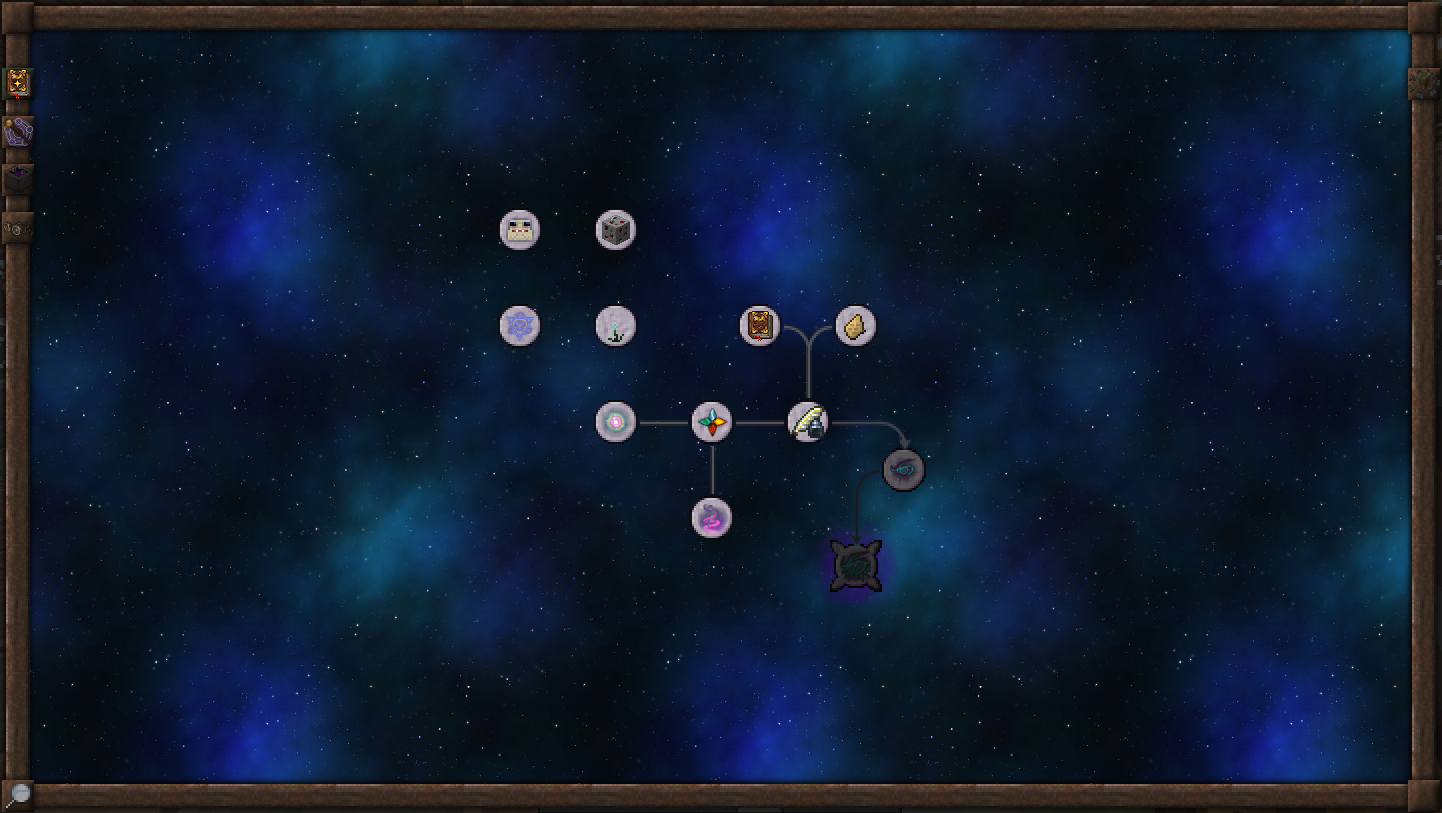The height and width of the screenshot is (813, 1442).
Task: Open the glowing pink orb research node
Action: click(616, 422)
